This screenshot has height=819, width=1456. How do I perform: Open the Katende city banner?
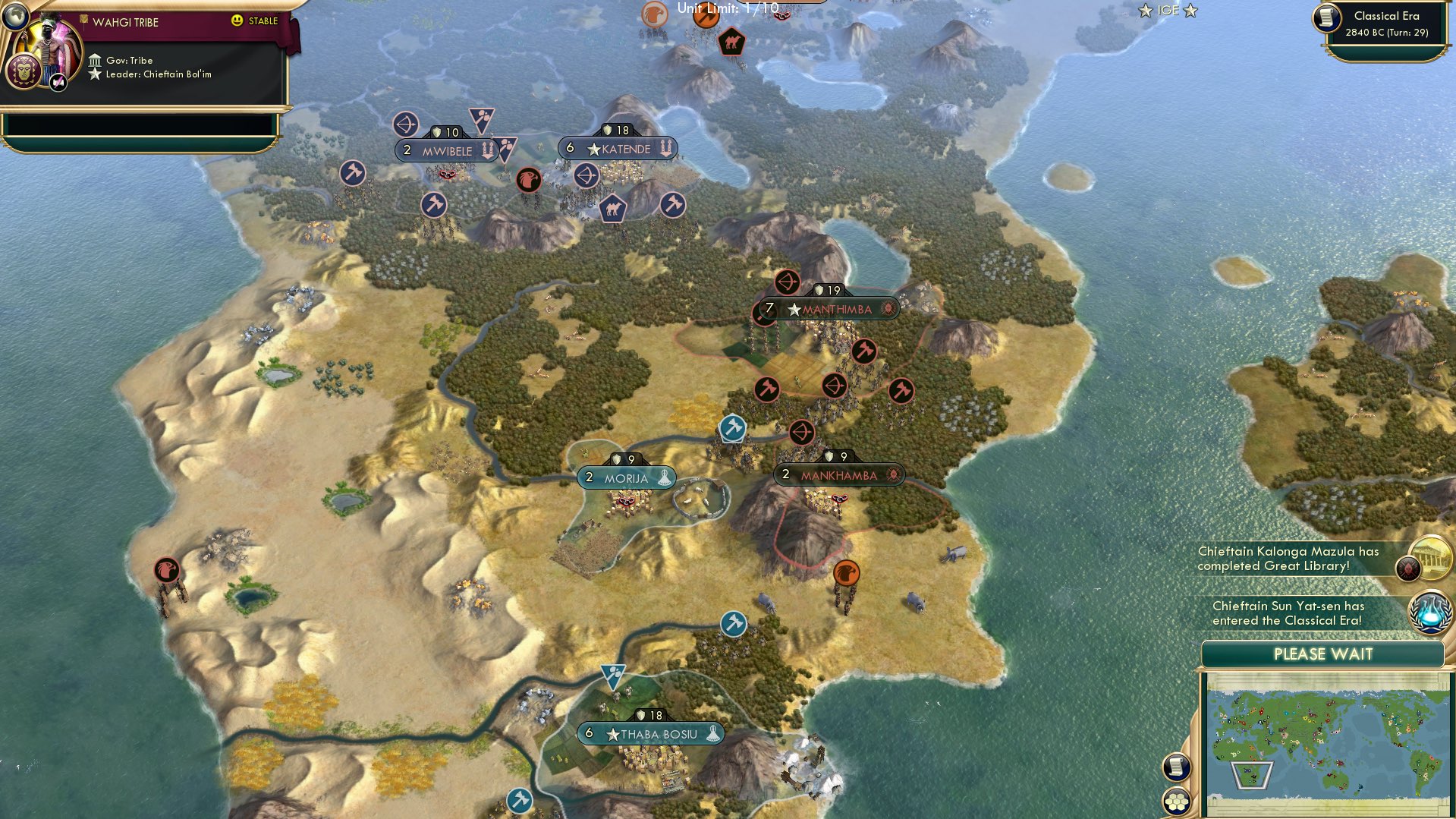617,148
